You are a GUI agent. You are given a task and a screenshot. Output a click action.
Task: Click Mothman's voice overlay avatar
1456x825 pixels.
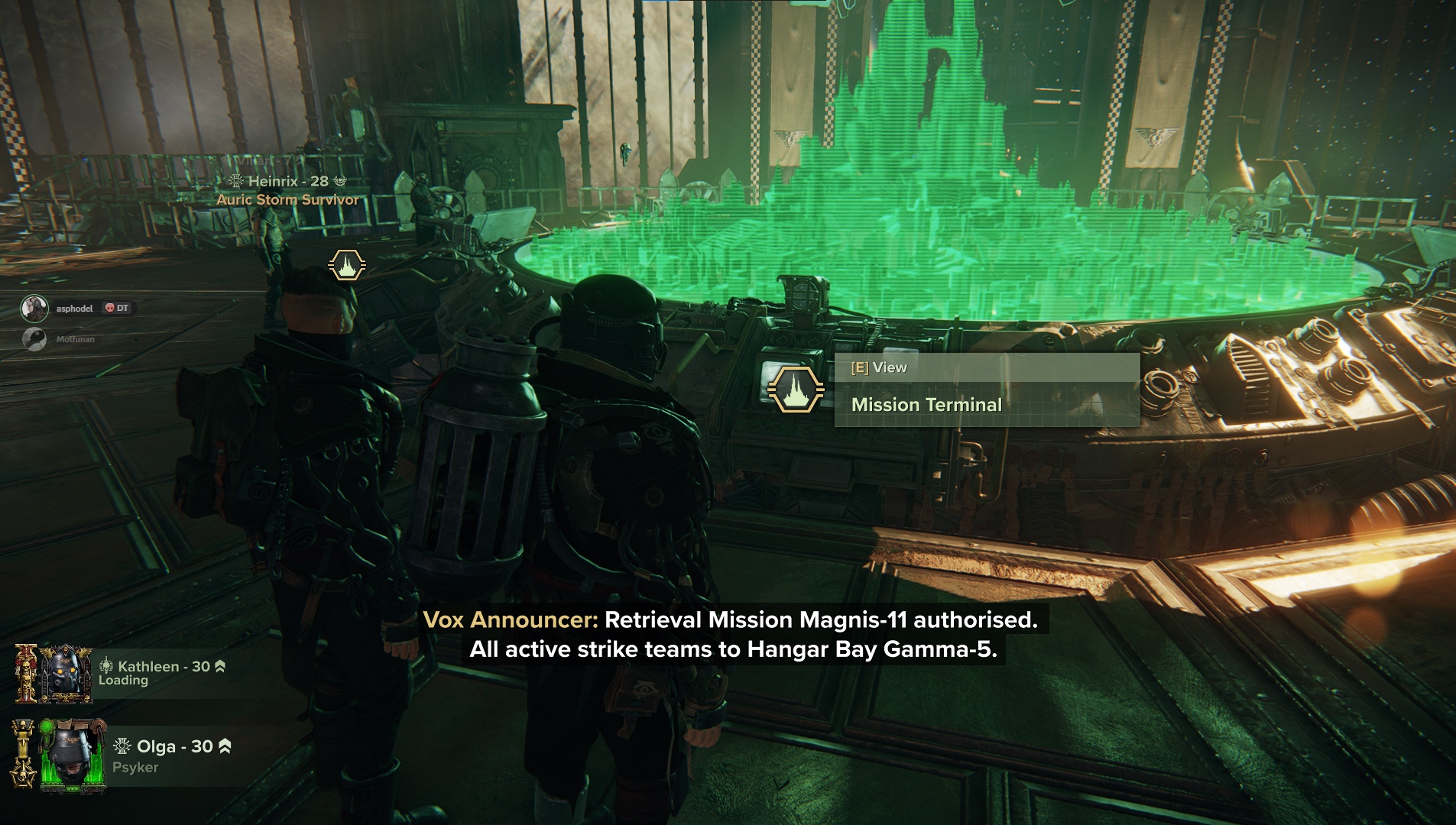click(34, 339)
